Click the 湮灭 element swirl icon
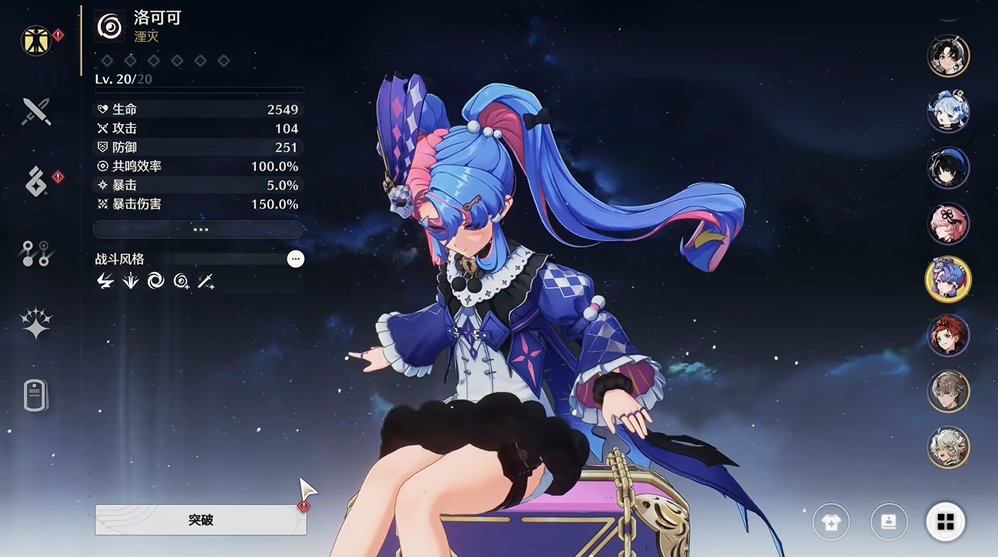998x557 pixels. [110, 27]
